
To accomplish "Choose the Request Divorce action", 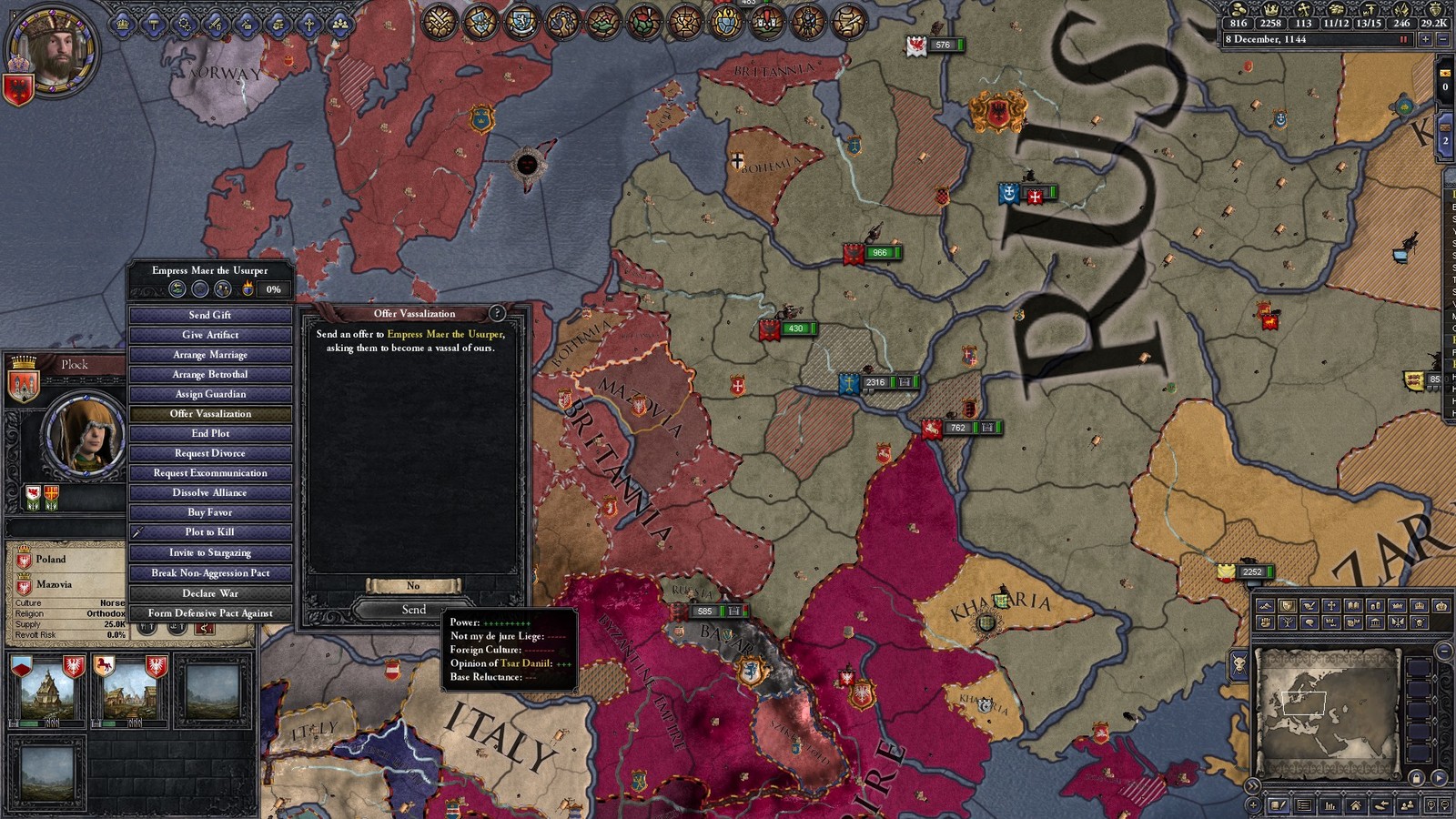I will (x=210, y=453).
